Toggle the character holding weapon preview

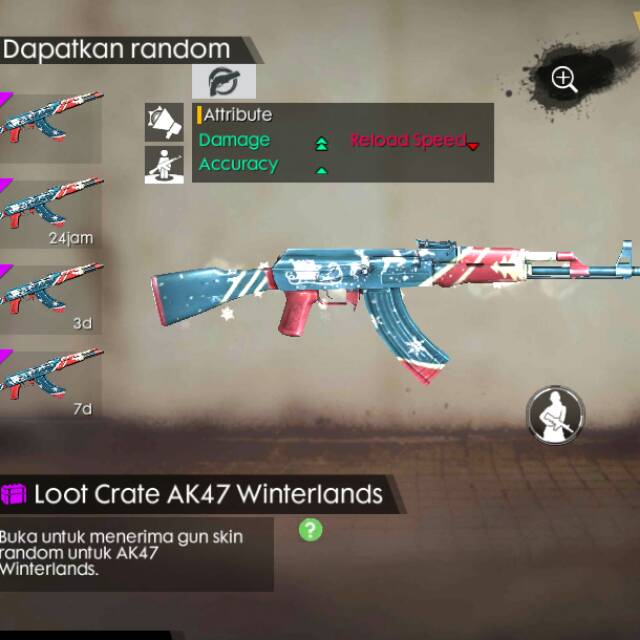[x=555, y=412]
